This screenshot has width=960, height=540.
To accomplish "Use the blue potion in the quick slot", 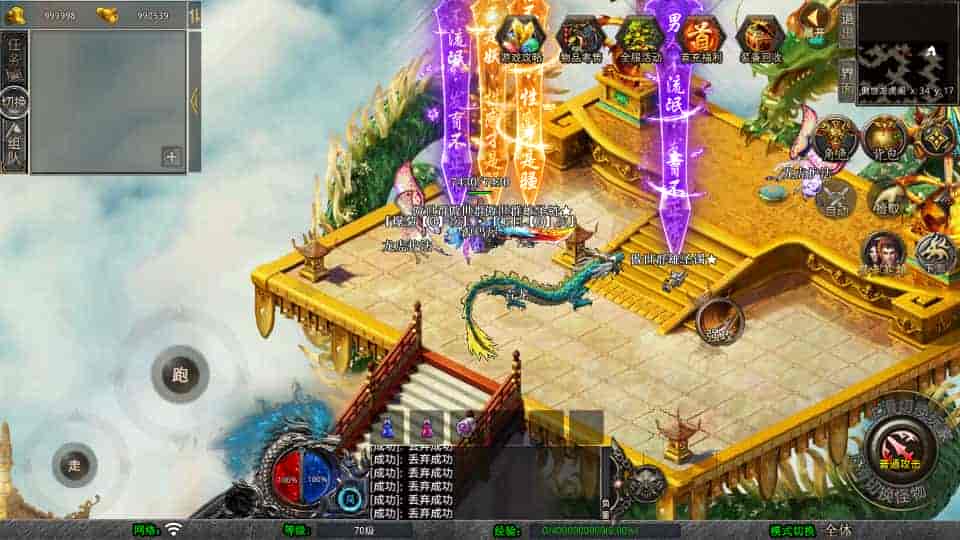I will [x=385, y=427].
